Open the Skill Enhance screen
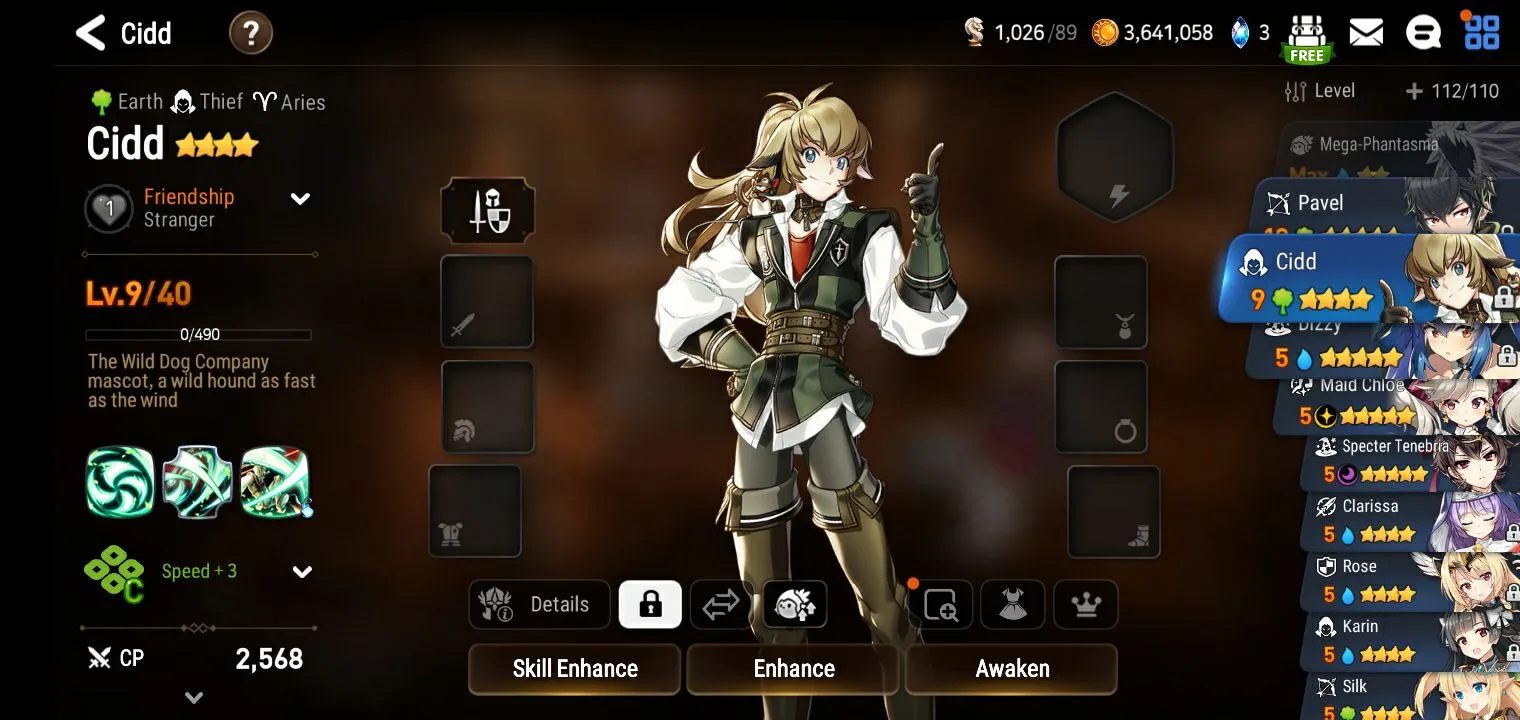Viewport: 1520px width, 720px height. pyautogui.click(x=575, y=669)
